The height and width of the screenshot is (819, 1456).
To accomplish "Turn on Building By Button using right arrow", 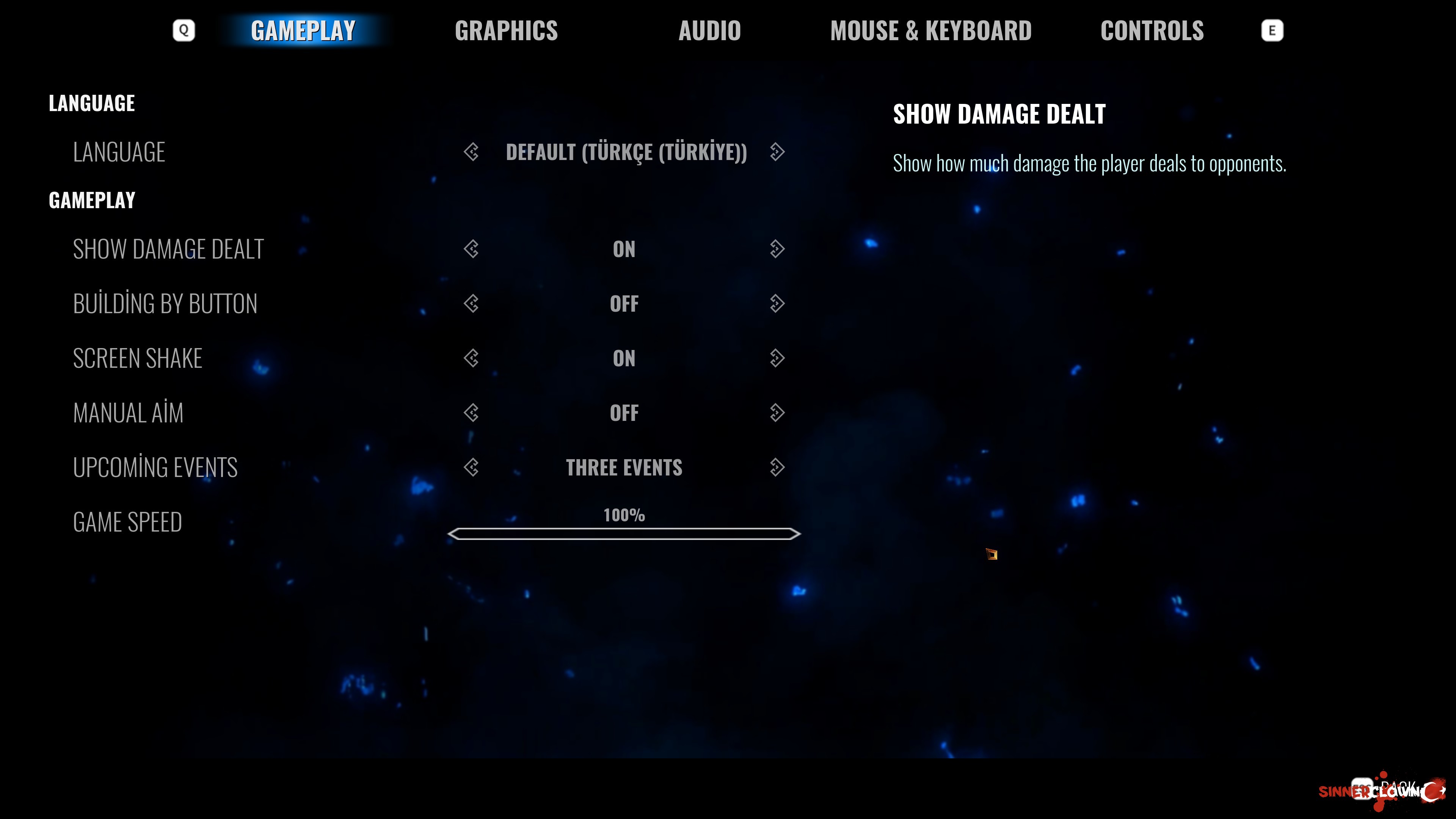I will [777, 303].
